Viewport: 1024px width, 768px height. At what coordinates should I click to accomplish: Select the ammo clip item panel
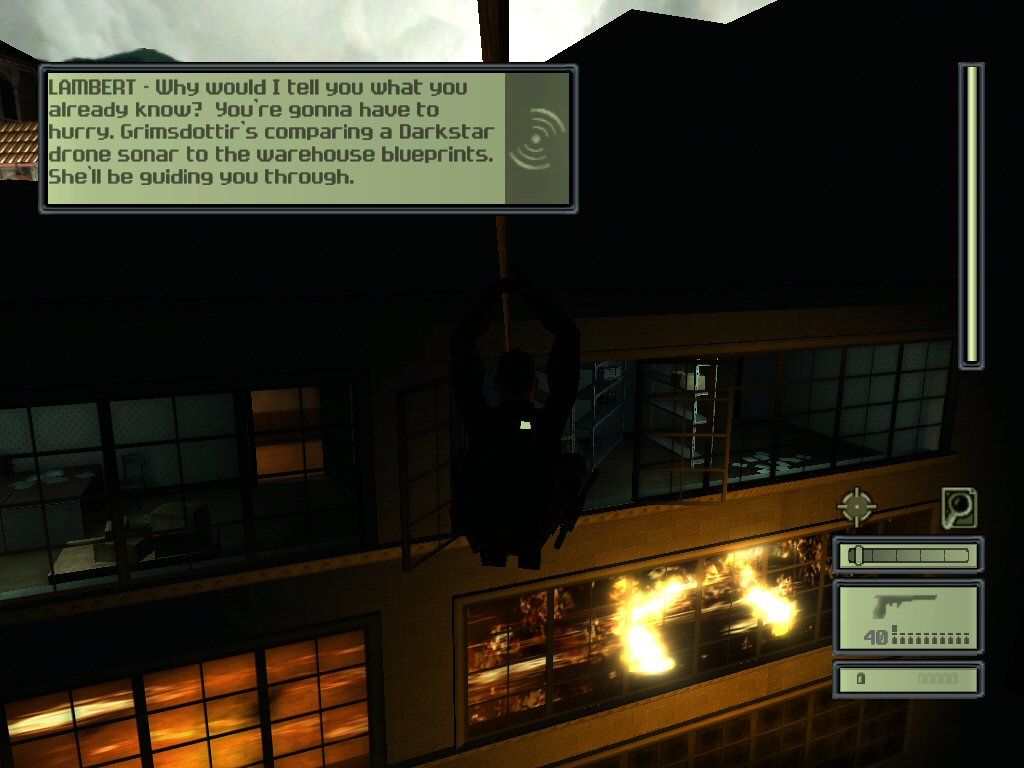[908, 679]
